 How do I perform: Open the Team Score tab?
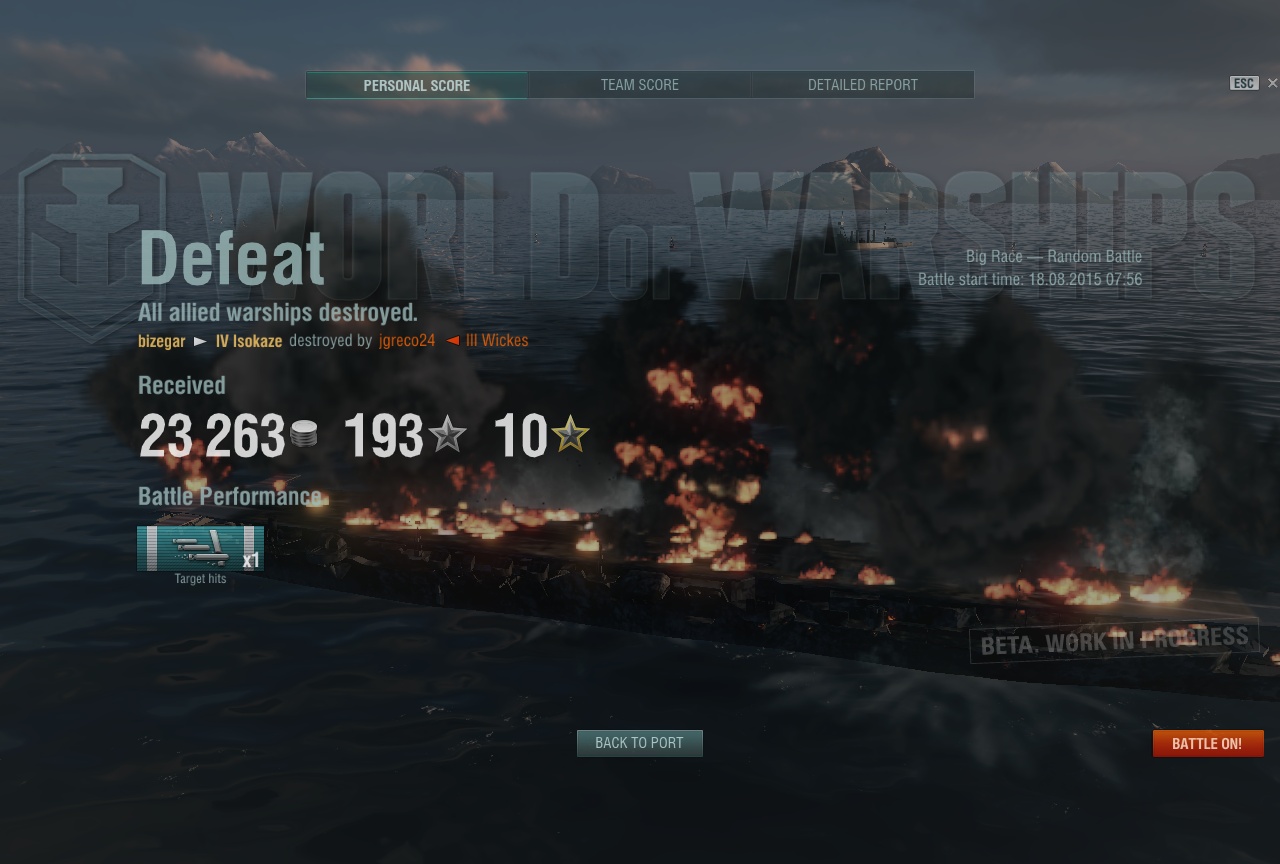(x=639, y=85)
